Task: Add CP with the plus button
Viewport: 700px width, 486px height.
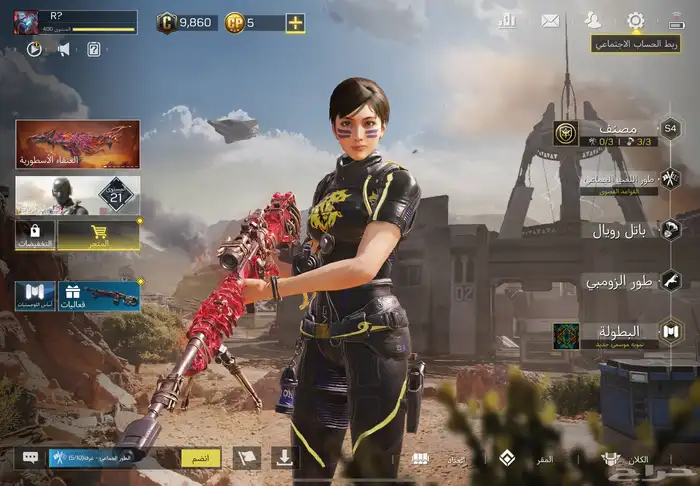Action: tap(295, 22)
